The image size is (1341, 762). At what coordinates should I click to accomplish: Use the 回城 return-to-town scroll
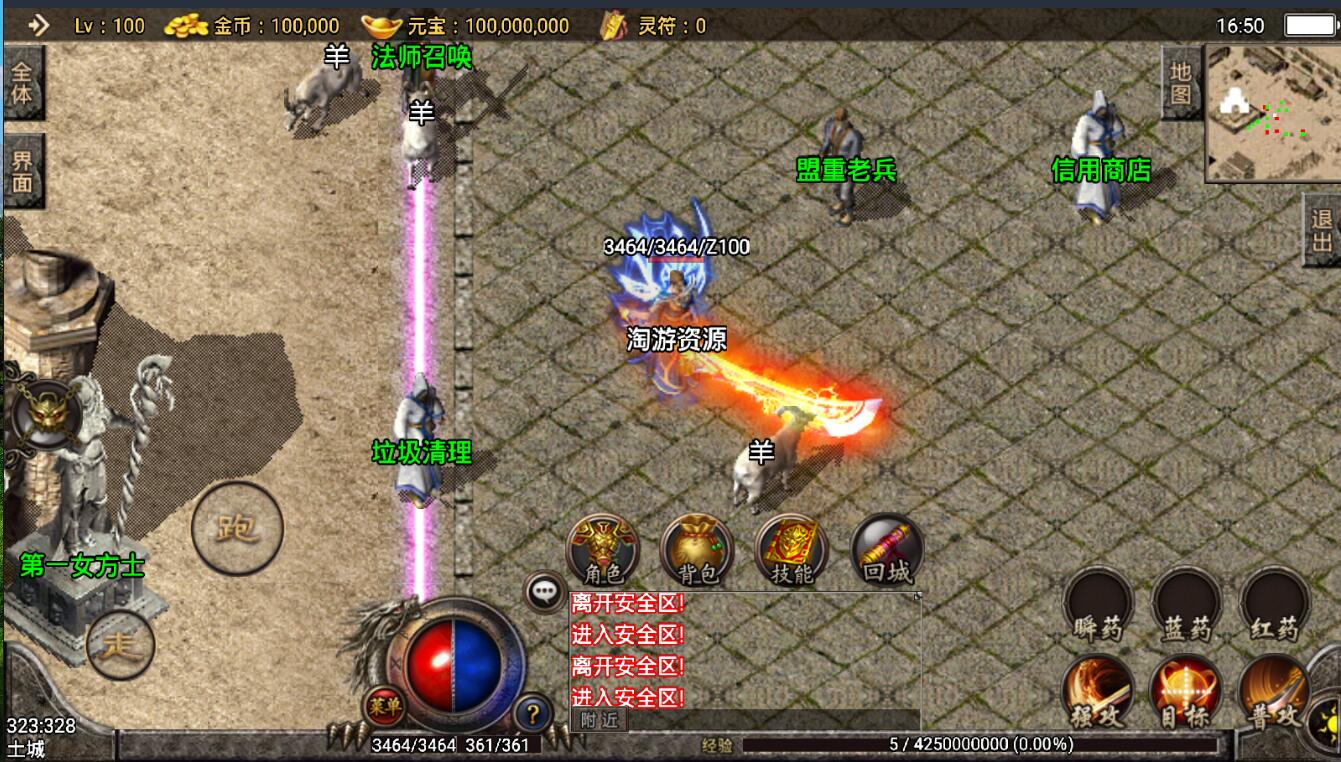point(887,549)
